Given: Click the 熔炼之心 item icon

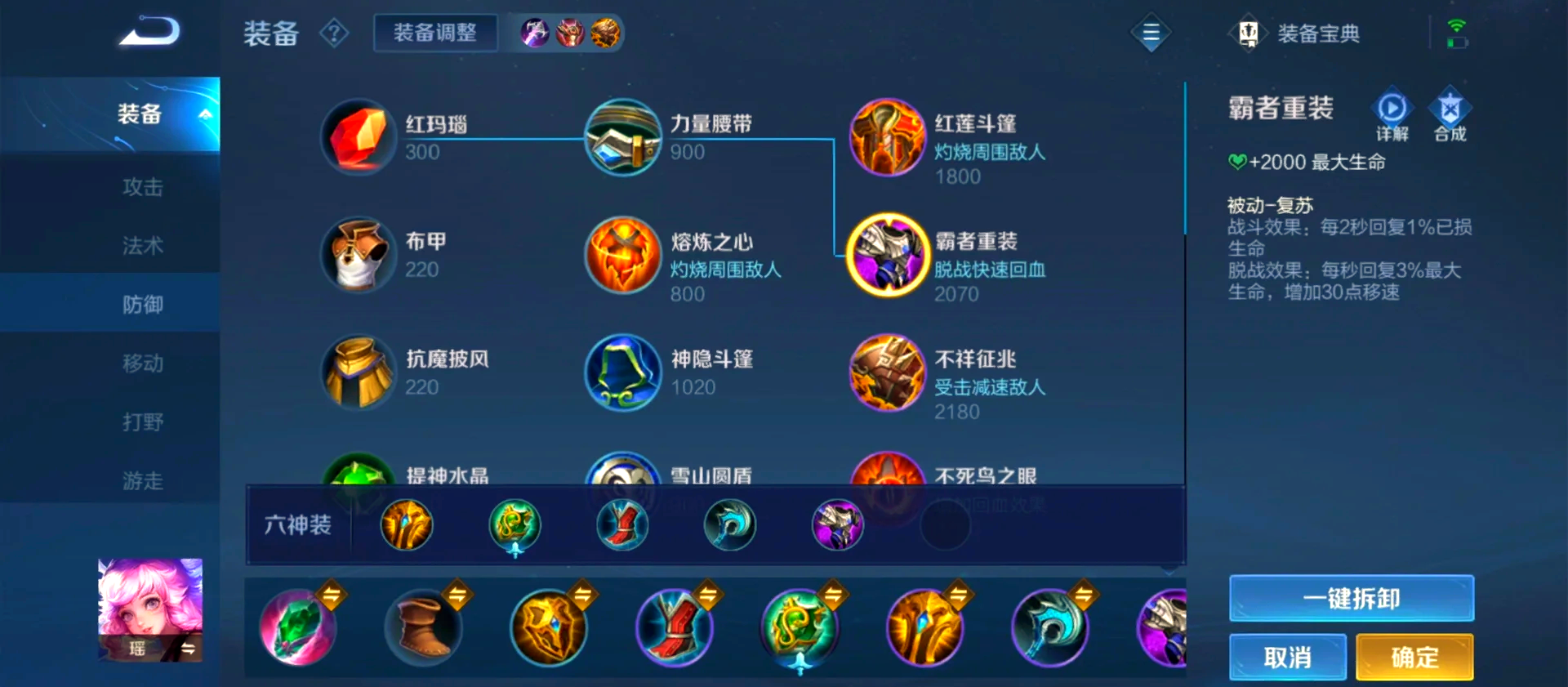Looking at the screenshot, I should coord(622,255).
